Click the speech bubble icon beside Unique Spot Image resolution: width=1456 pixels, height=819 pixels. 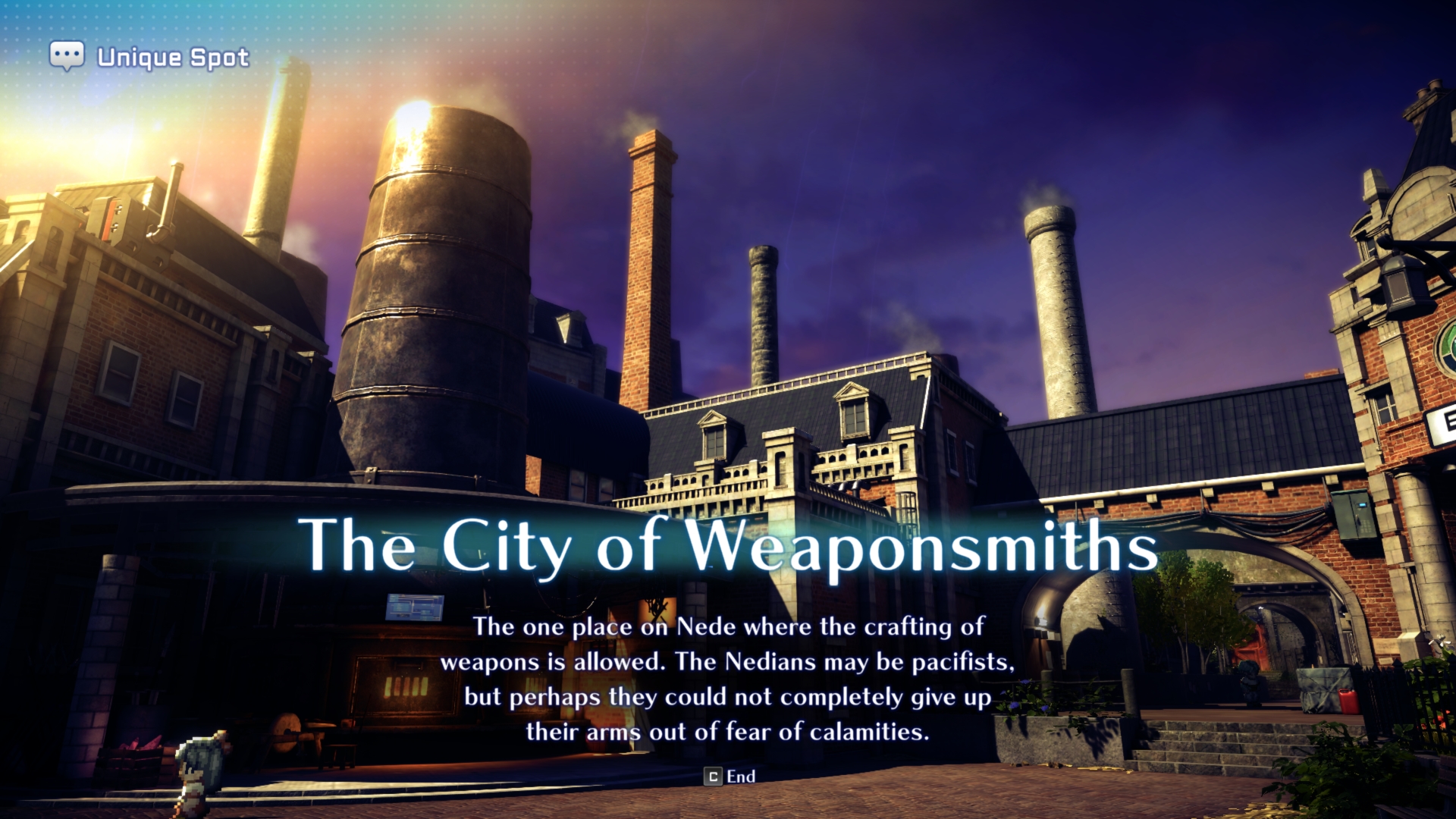point(67,54)
